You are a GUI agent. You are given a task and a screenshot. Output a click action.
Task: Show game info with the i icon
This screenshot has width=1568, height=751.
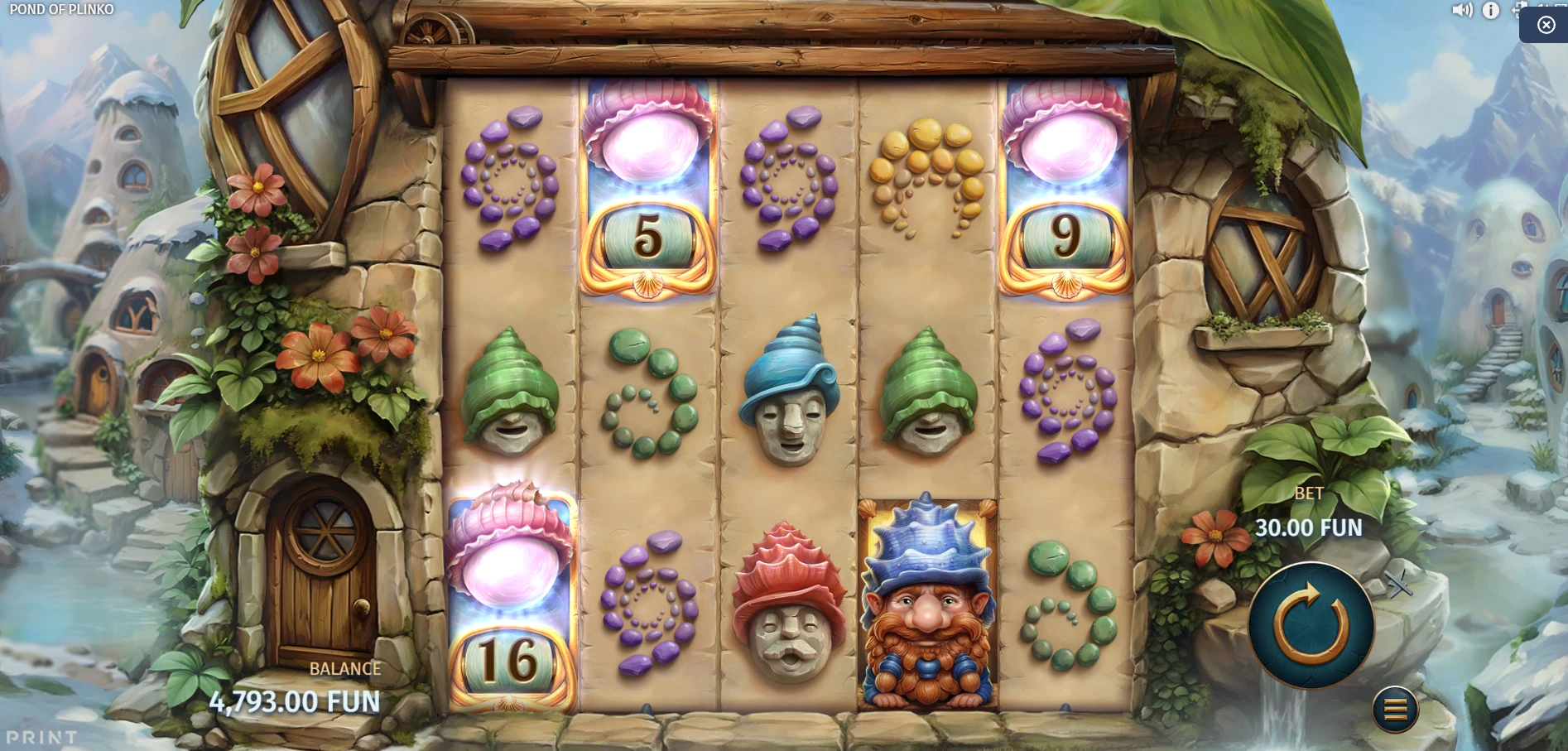[x=1490, y=10]
